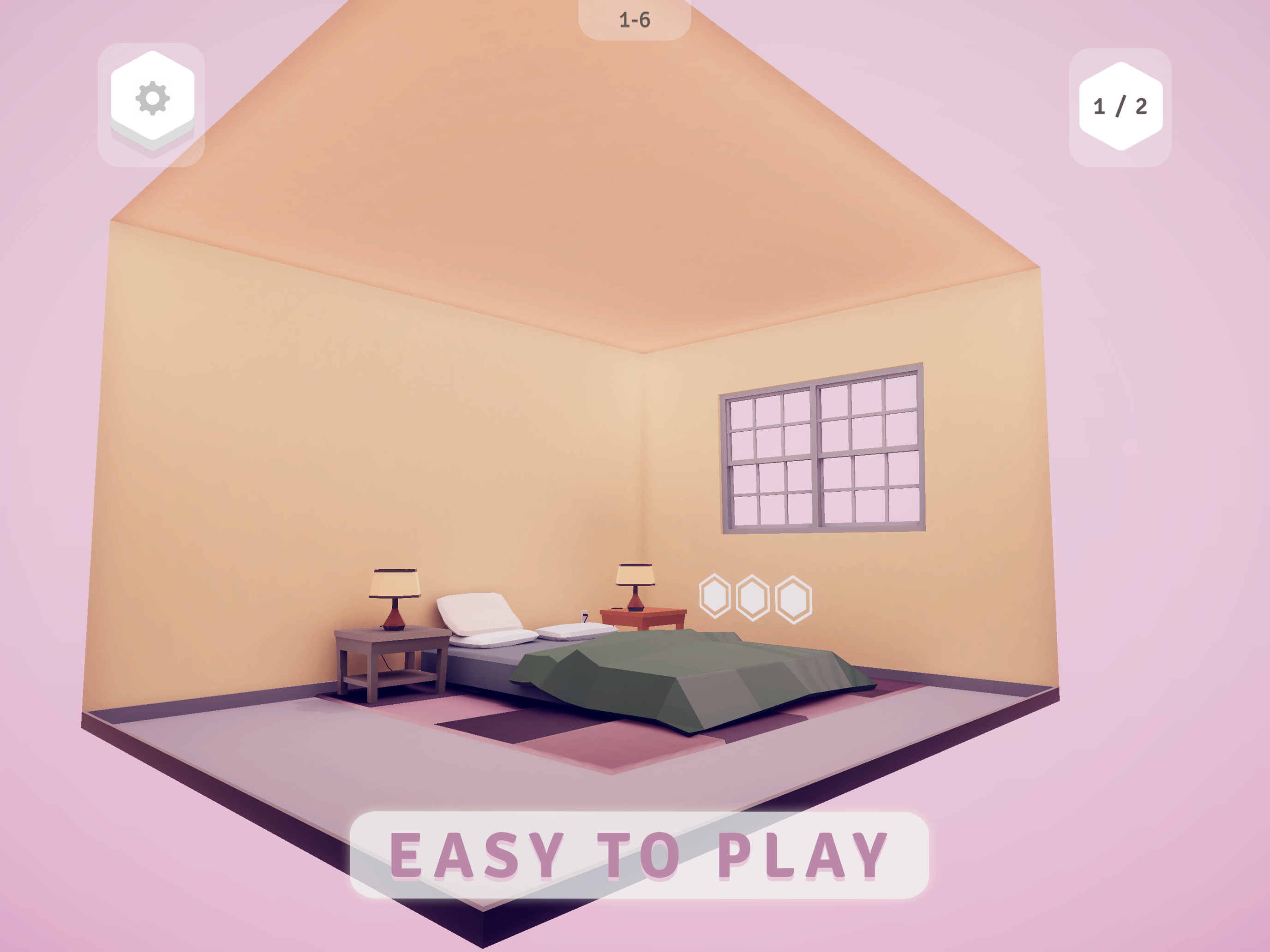Select the rightmost hexagon badge
Image resolution: width=1270 pixels, height=952 pixels.
(793, 600)
